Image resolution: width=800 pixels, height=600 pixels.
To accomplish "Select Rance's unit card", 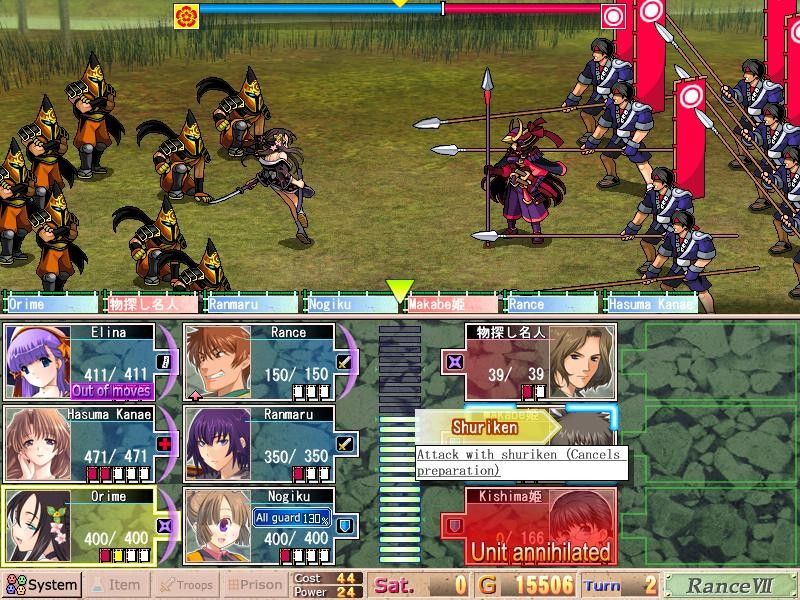I will [270, 361].
